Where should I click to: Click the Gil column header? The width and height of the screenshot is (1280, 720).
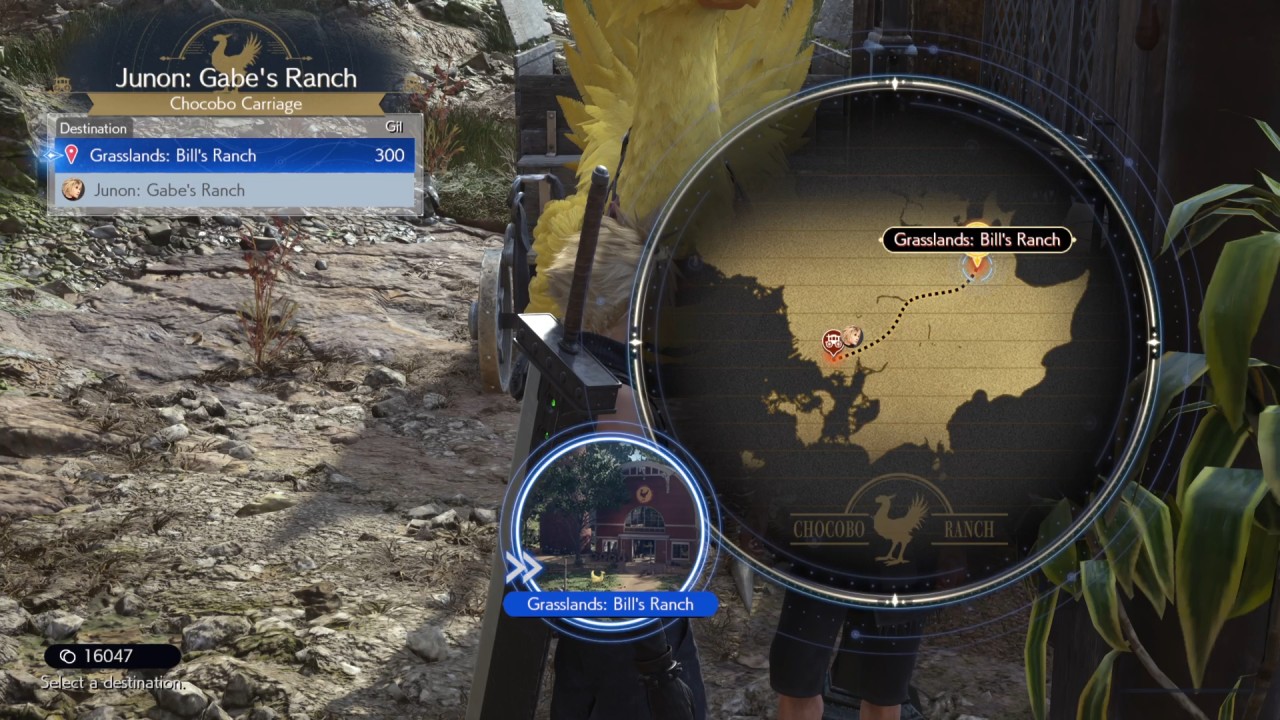[393, 127]
